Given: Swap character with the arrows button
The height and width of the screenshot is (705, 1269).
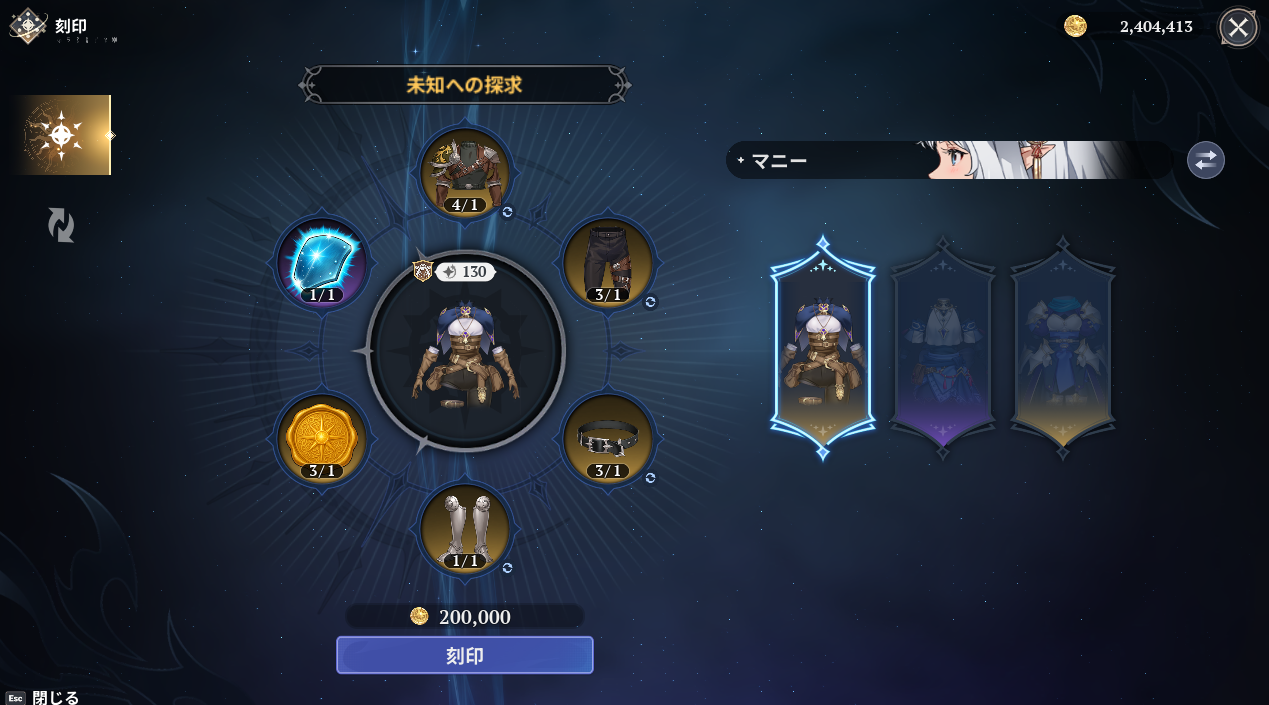Looking at the screenshot, I should pos(1205,160).
